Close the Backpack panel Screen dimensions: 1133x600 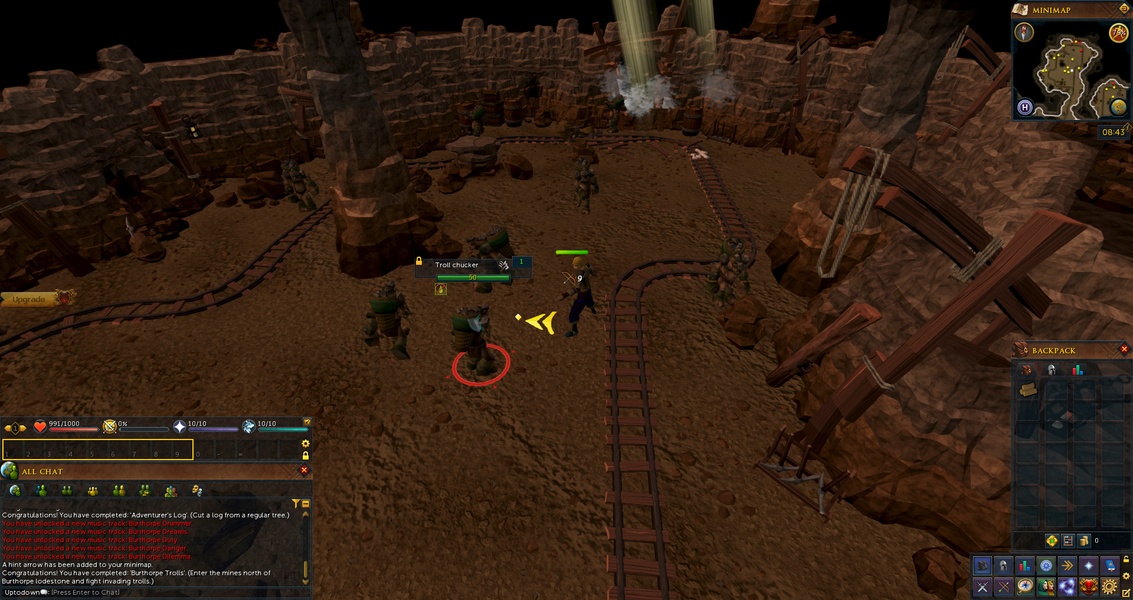click(1124, 350)
